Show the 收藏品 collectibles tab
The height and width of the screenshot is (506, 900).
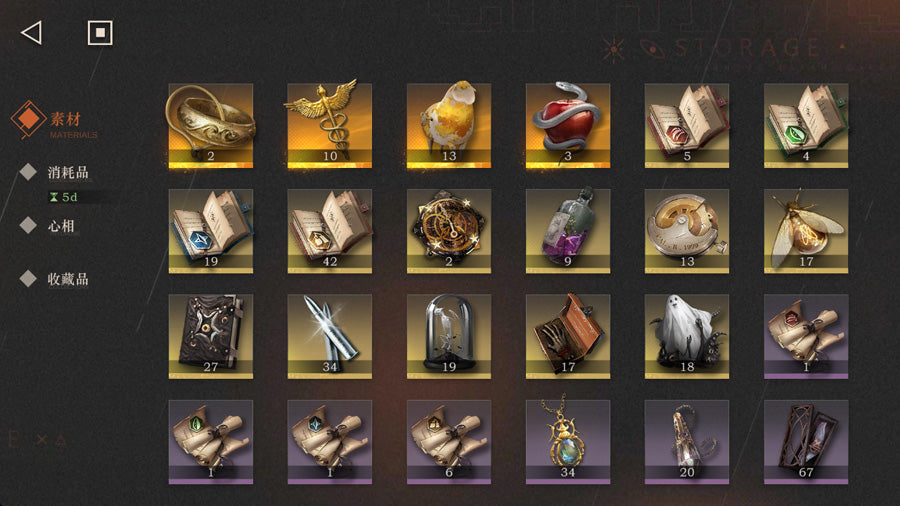point(68,279)
